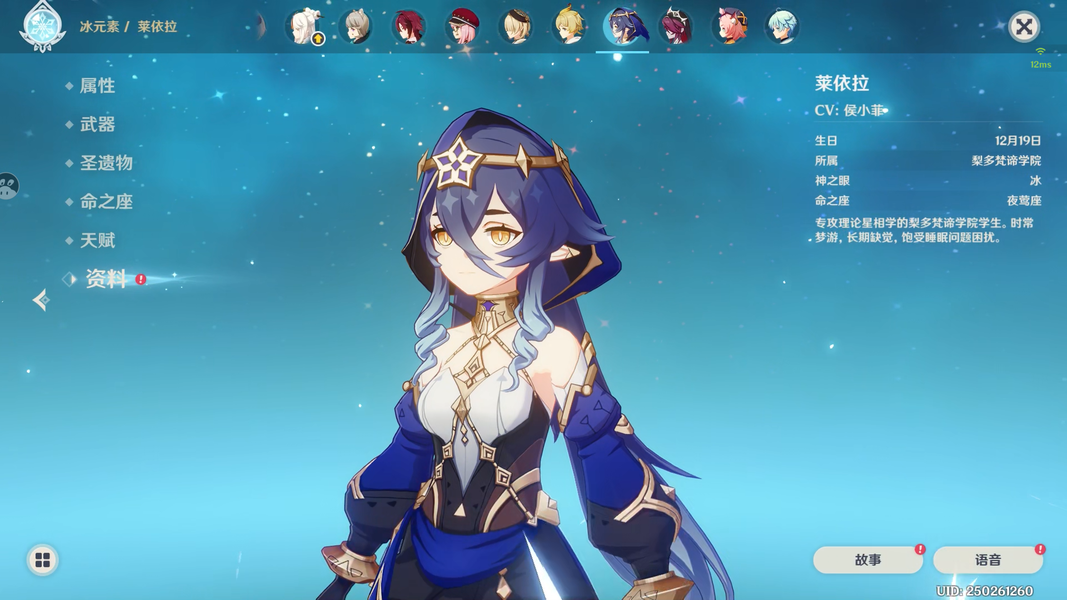Select the grey-haired cat-eared character portrait
This screenshot has height=600, width=1067.
tap(356, 27)
